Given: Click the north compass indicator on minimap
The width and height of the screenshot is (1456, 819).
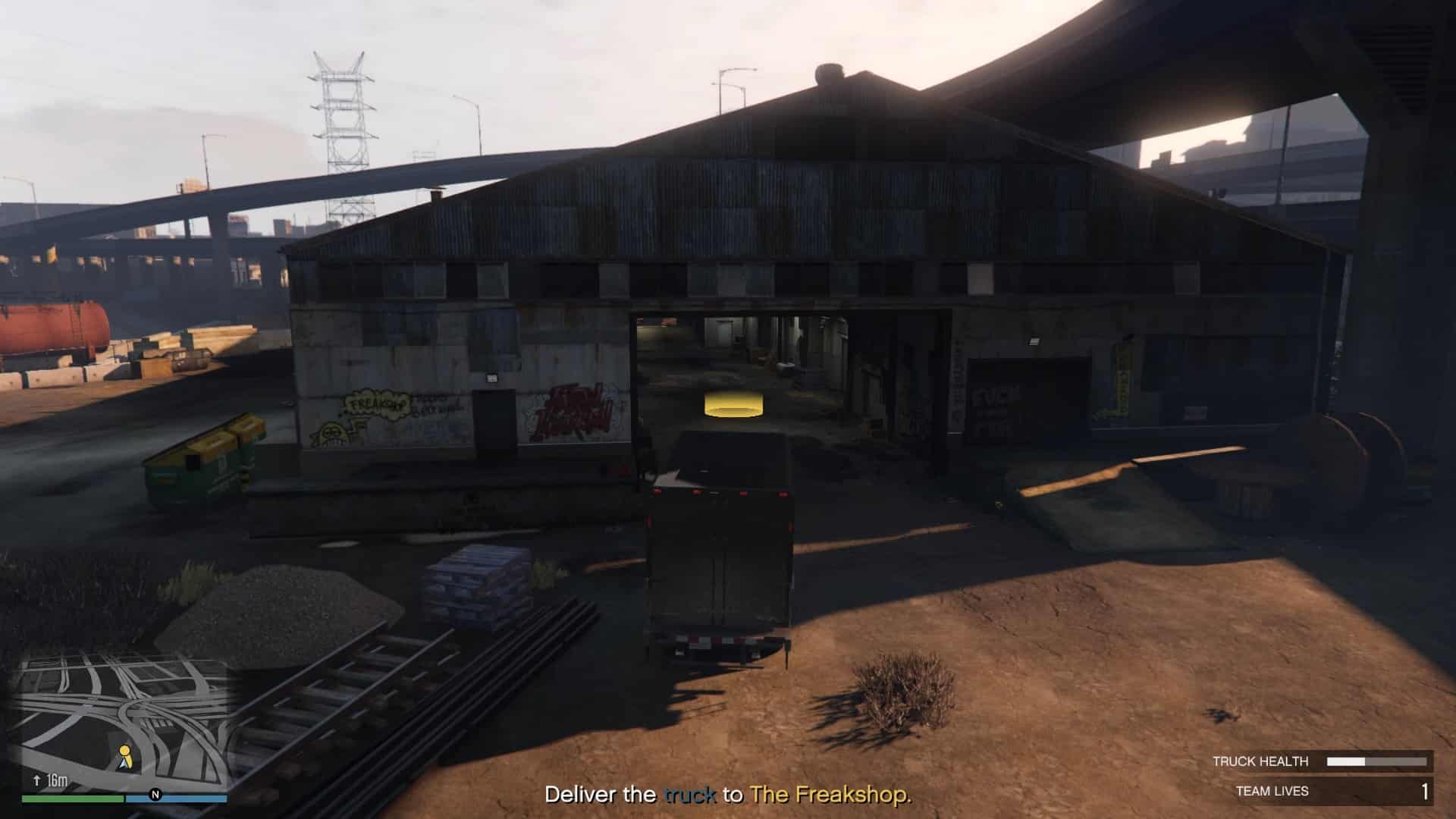Looking at the screenshot, I should (155, 795).
